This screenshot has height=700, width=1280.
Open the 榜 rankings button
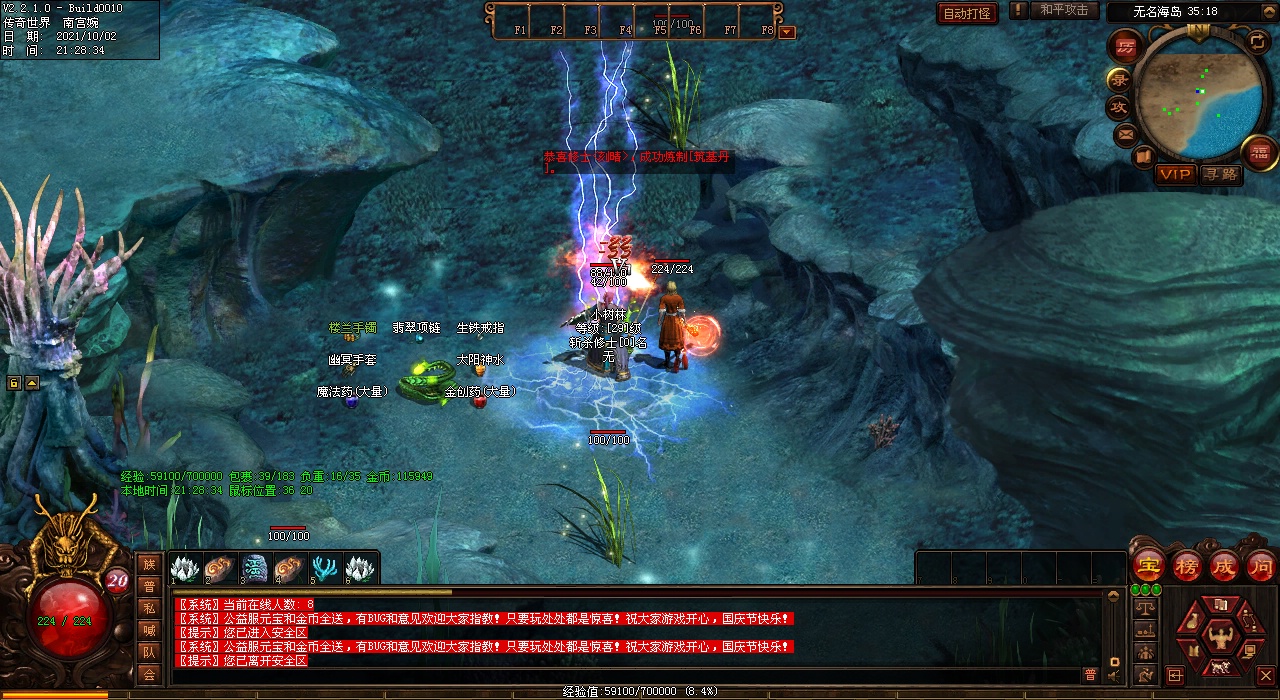1187,566
